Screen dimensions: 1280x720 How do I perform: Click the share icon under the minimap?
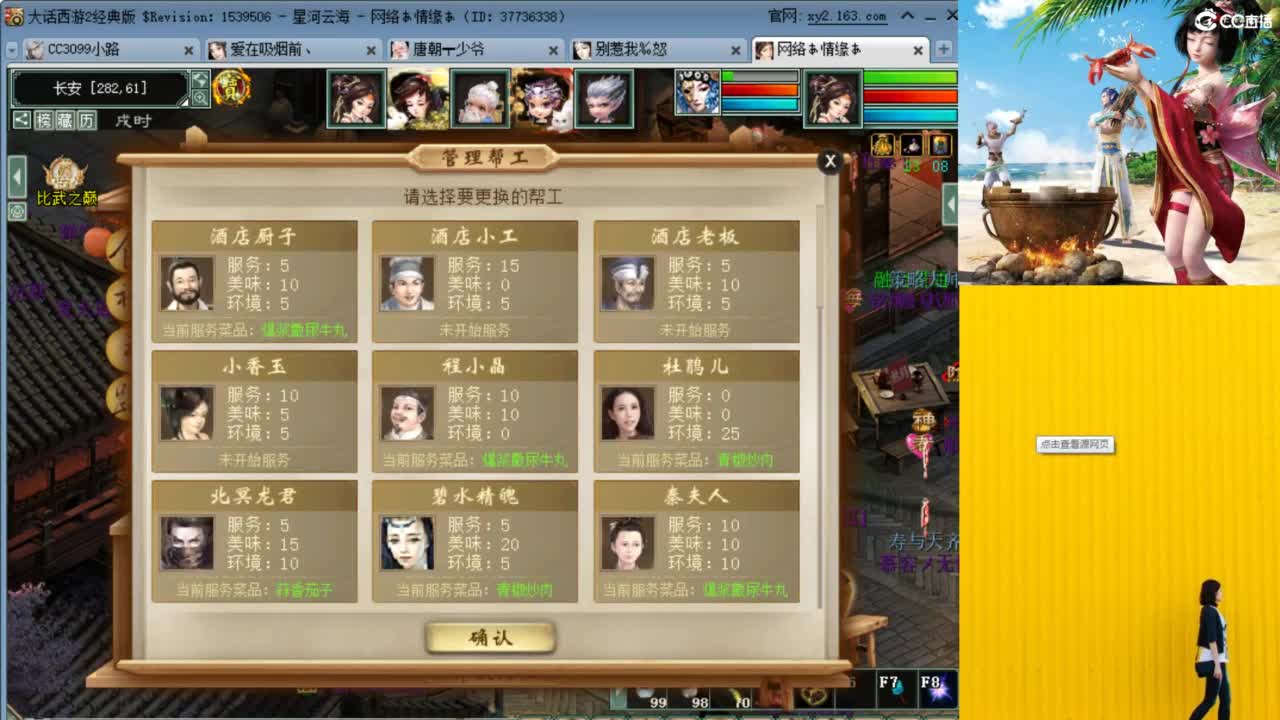[x=22, y=120]
